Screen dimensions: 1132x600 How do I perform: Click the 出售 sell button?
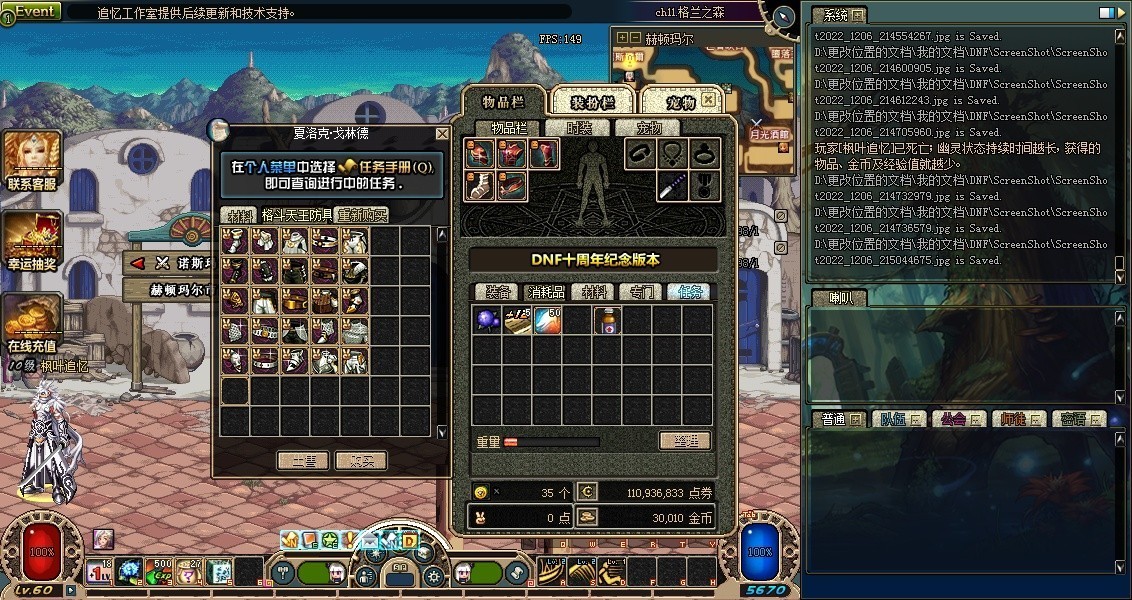tap(303, 461)
